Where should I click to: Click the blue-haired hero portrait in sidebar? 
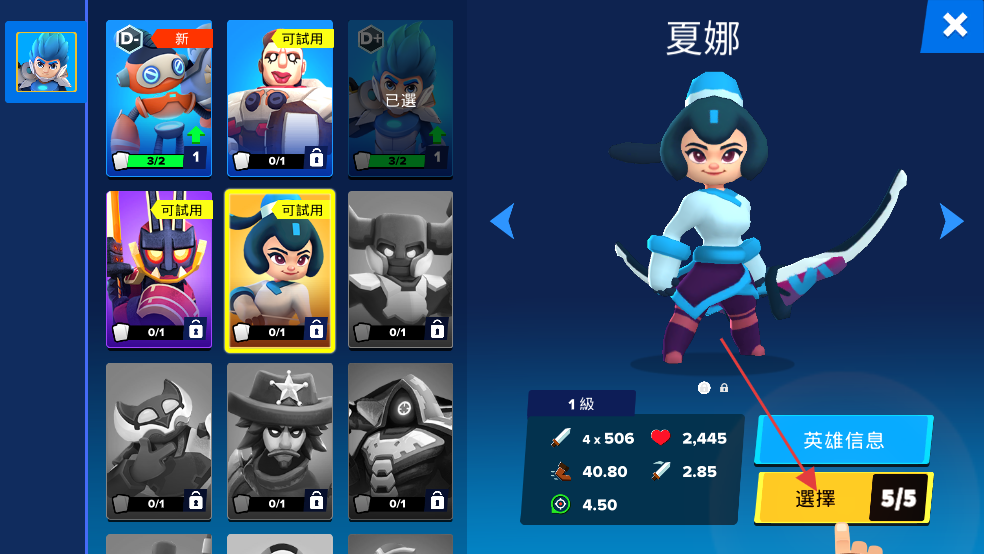(46, 62)
